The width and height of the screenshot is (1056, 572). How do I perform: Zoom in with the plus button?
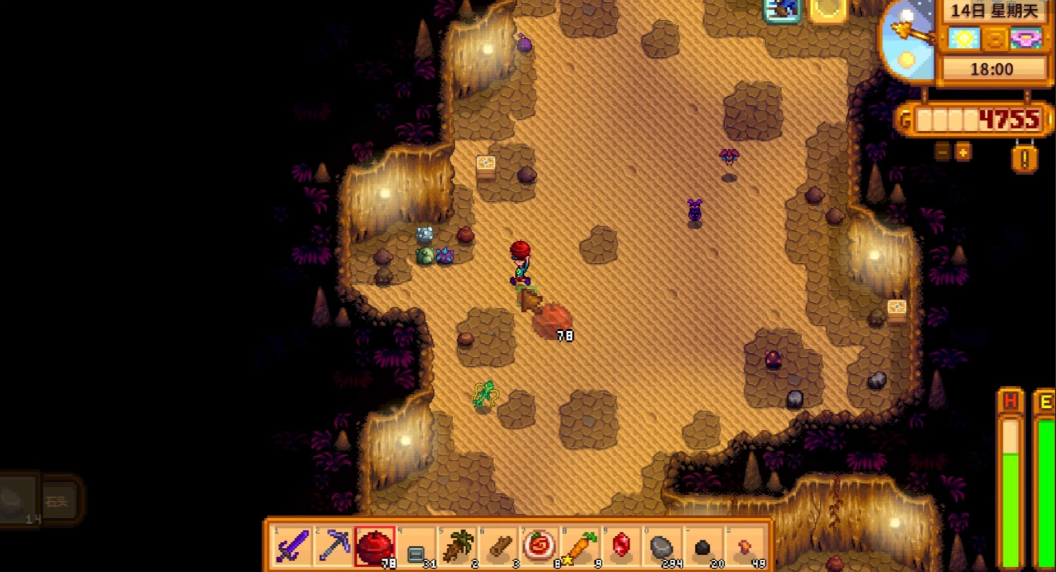pos(963,152)
